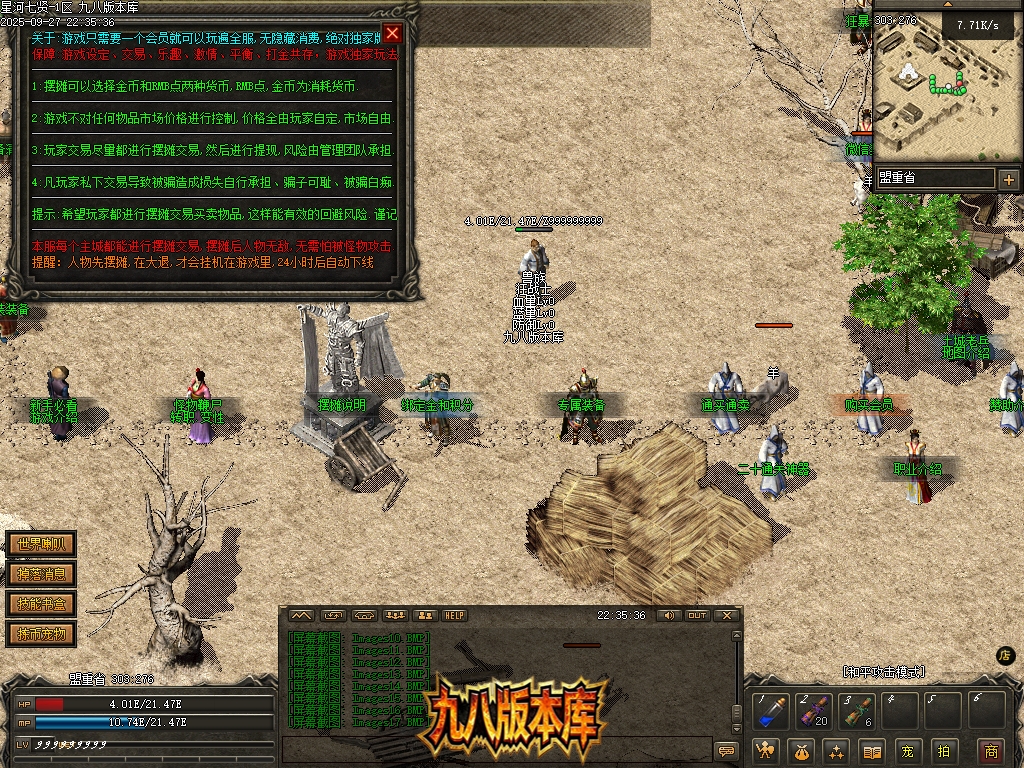This screenshot has height=768, width=1024.
Task: Open the round 店 store icon
Action: (1006, 656)
